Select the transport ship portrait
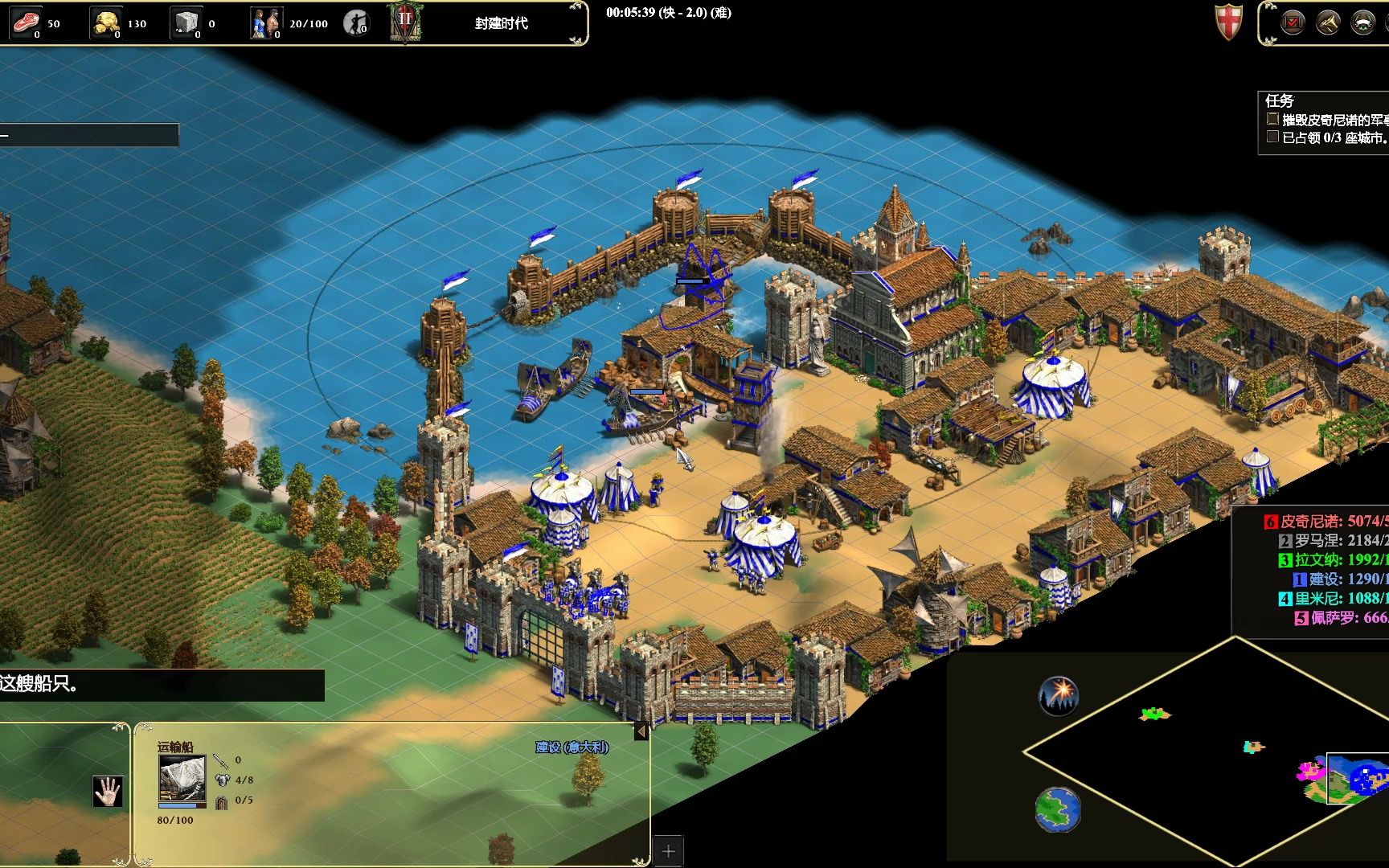Viewport: 1389px width, 868px height. coord(182,778)
